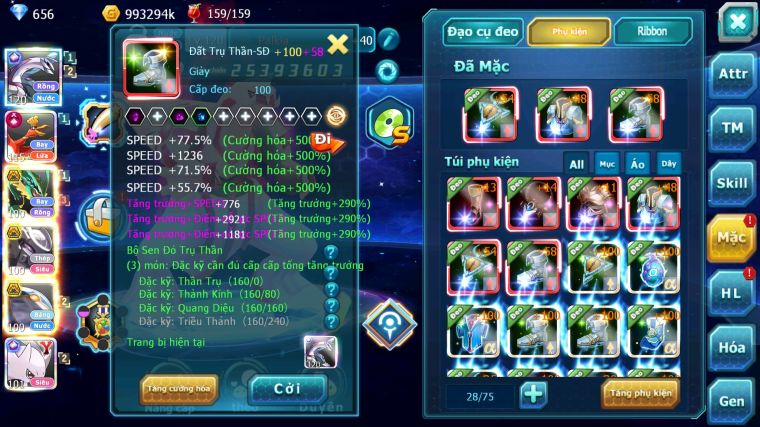Show help for Bộ Sen Đỏ Trụ Thần
Image resolution: width=760 pixels, height=427 pixels.
[x=331, y=252]
